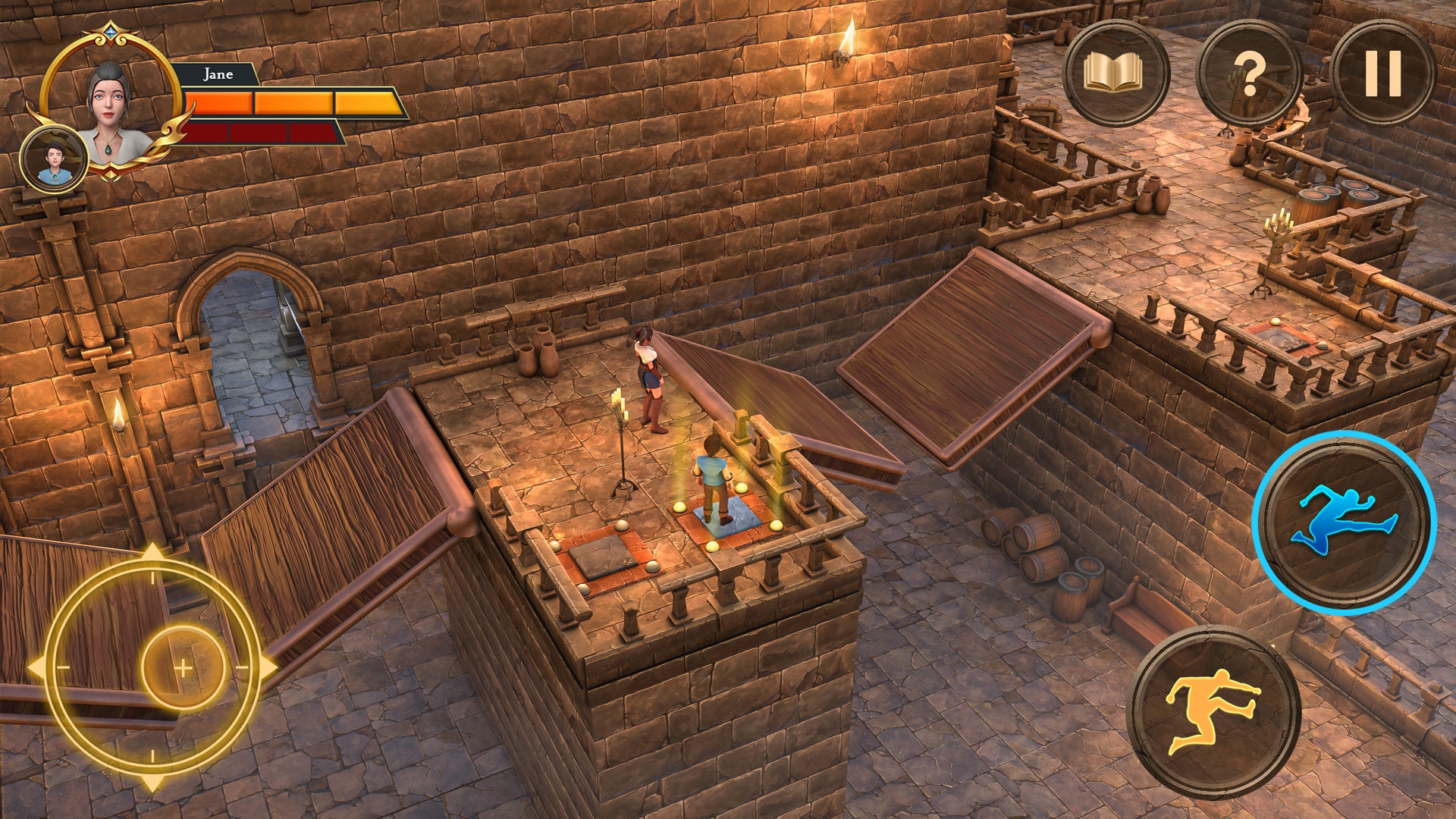This screenshot has height=819, width=1456.
Task: Tap the virtual joystick center knob
Action: pyautogui.click(x=184, y=667)
